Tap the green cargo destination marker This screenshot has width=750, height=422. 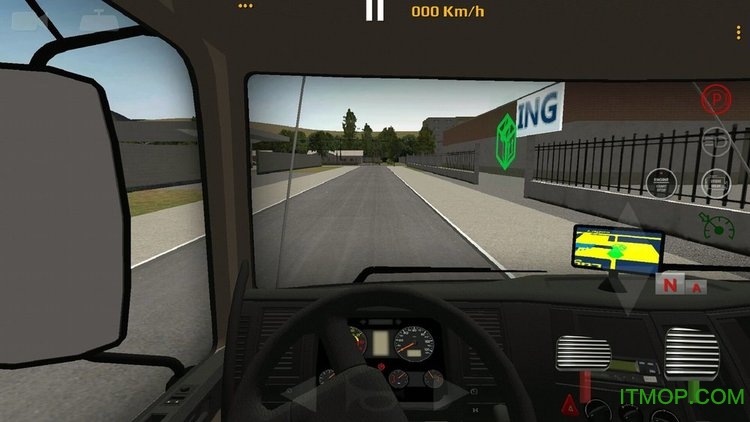507,141
